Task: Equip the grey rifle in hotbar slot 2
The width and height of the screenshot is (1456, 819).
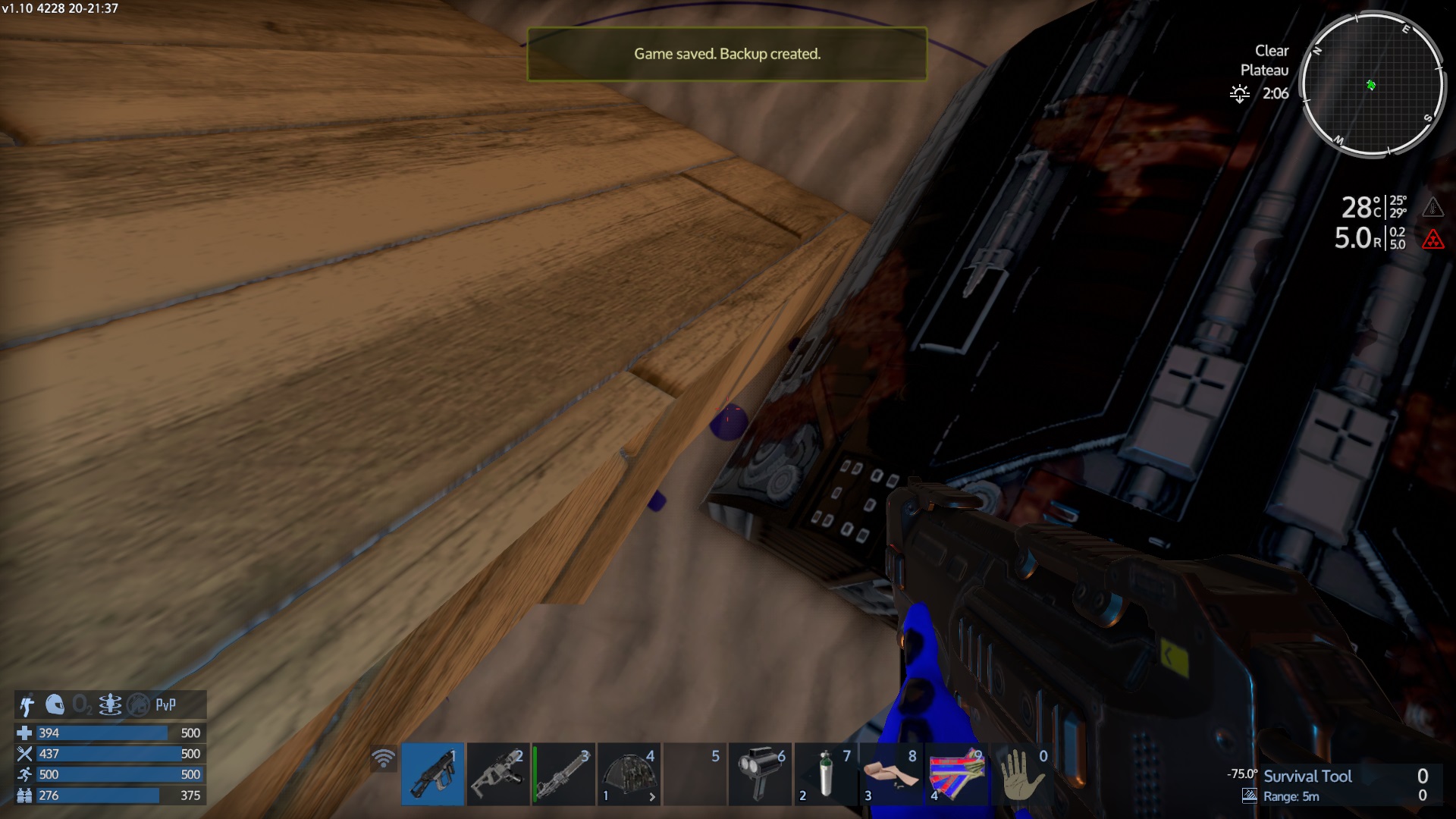Action: click(497, 773)
